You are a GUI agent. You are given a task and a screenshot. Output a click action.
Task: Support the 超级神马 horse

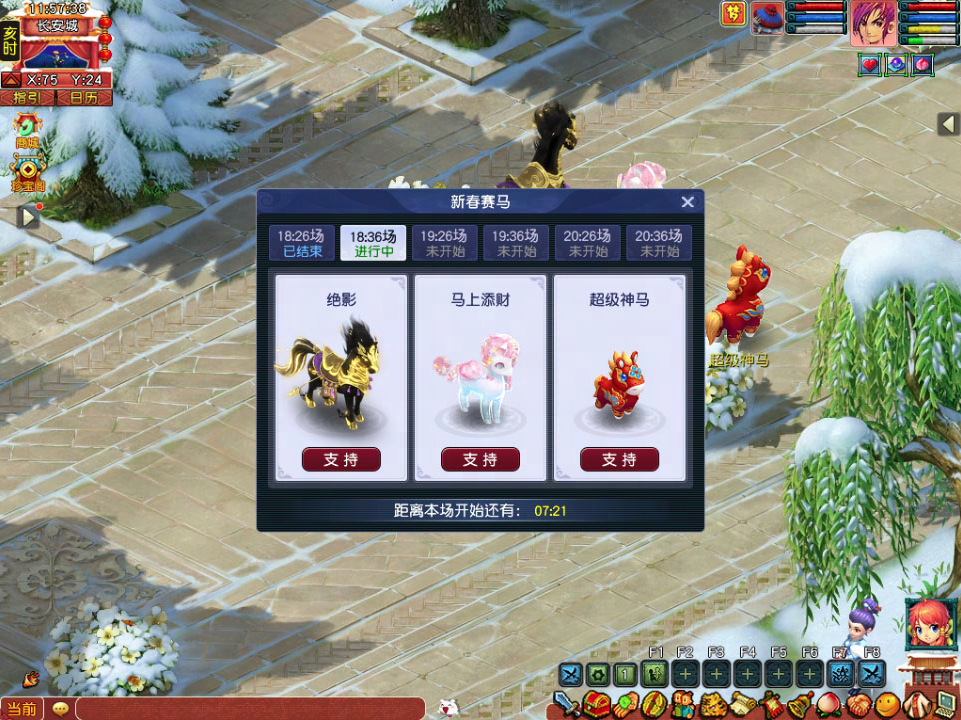[619, 459]
